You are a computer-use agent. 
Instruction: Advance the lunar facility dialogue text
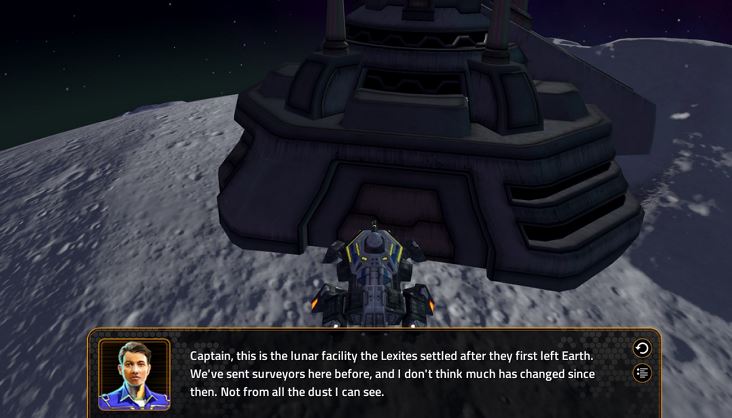(392, 373)
